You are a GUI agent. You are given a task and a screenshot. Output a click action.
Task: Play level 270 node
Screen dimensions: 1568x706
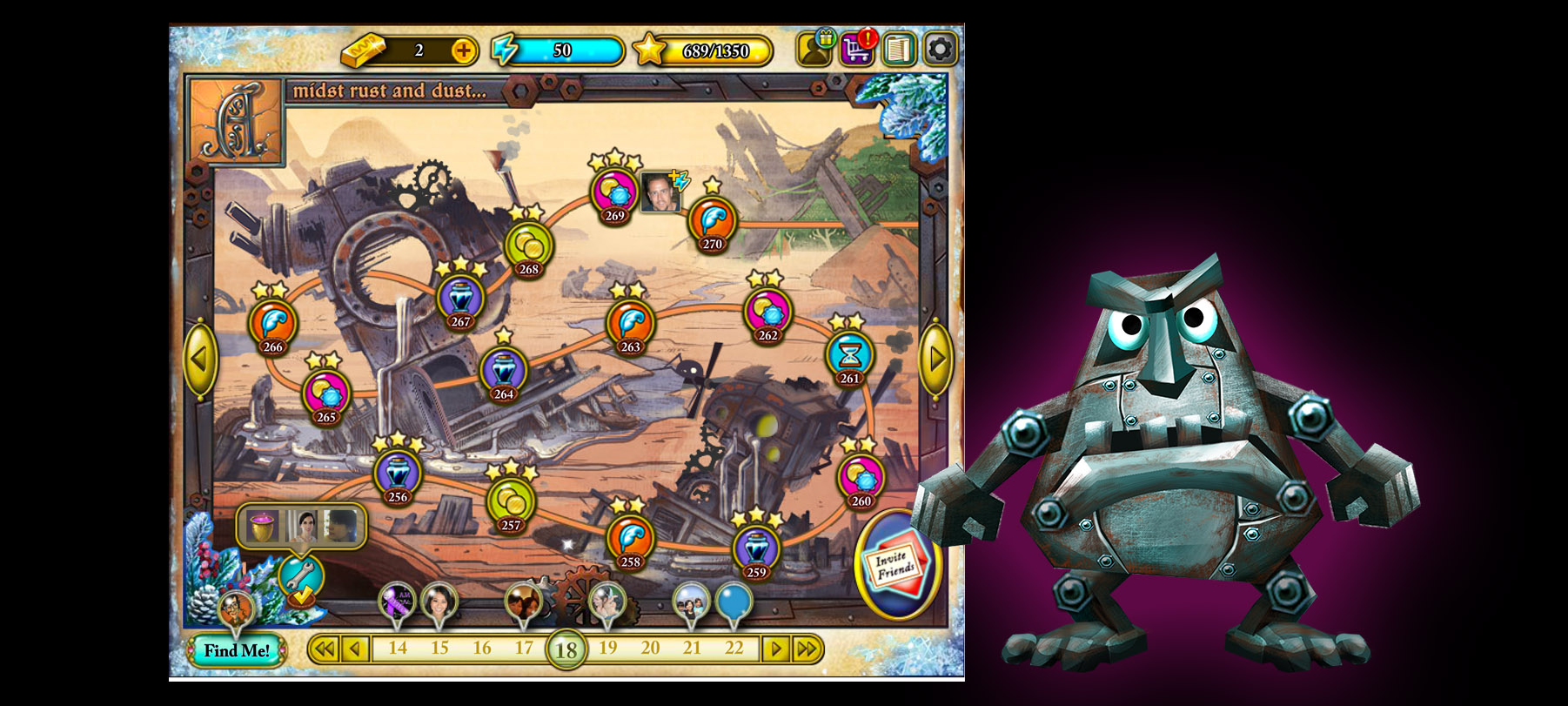(x=712, y=223)
